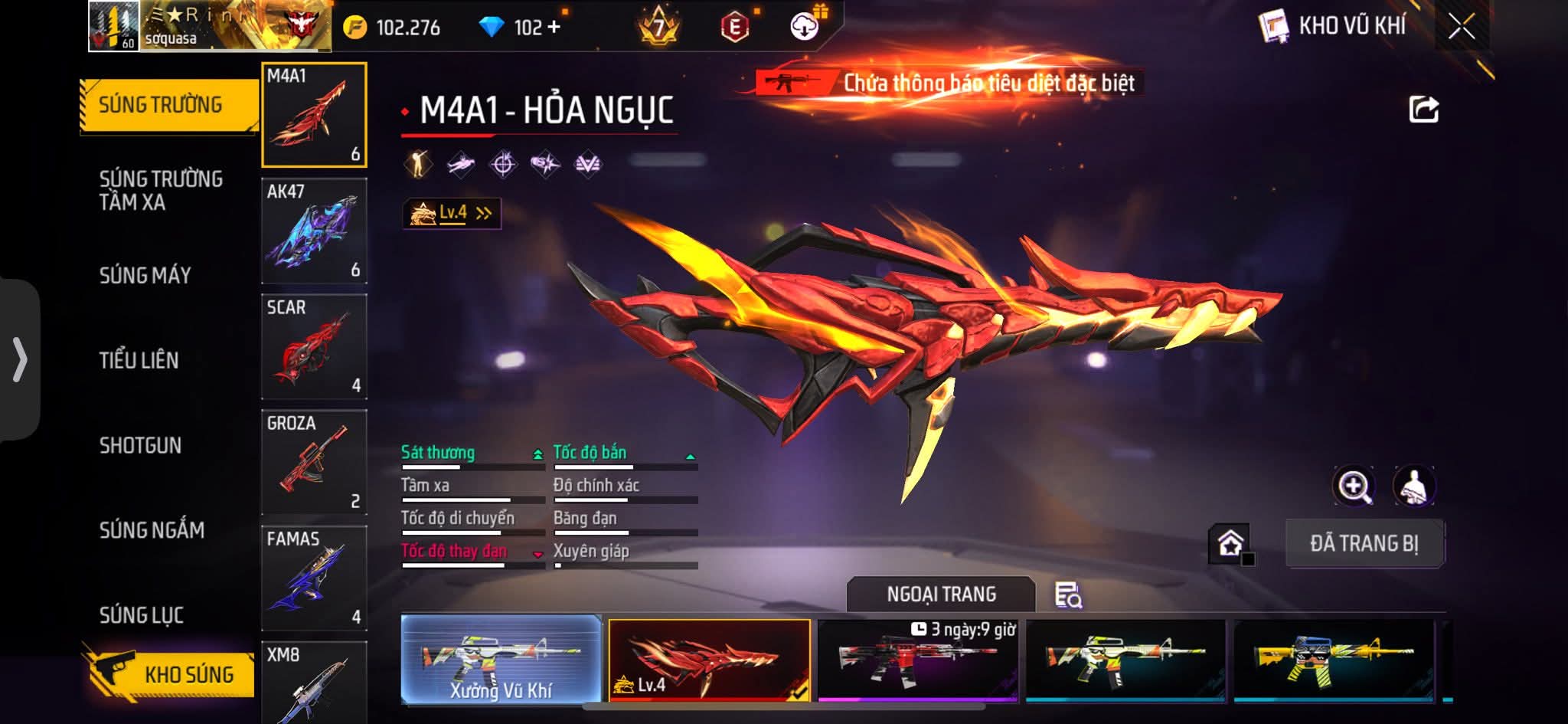The width and height of the screenshot is (1568, 724).
Task: Select the Tiểu Liên weapon category
Action: coord(139,360)
